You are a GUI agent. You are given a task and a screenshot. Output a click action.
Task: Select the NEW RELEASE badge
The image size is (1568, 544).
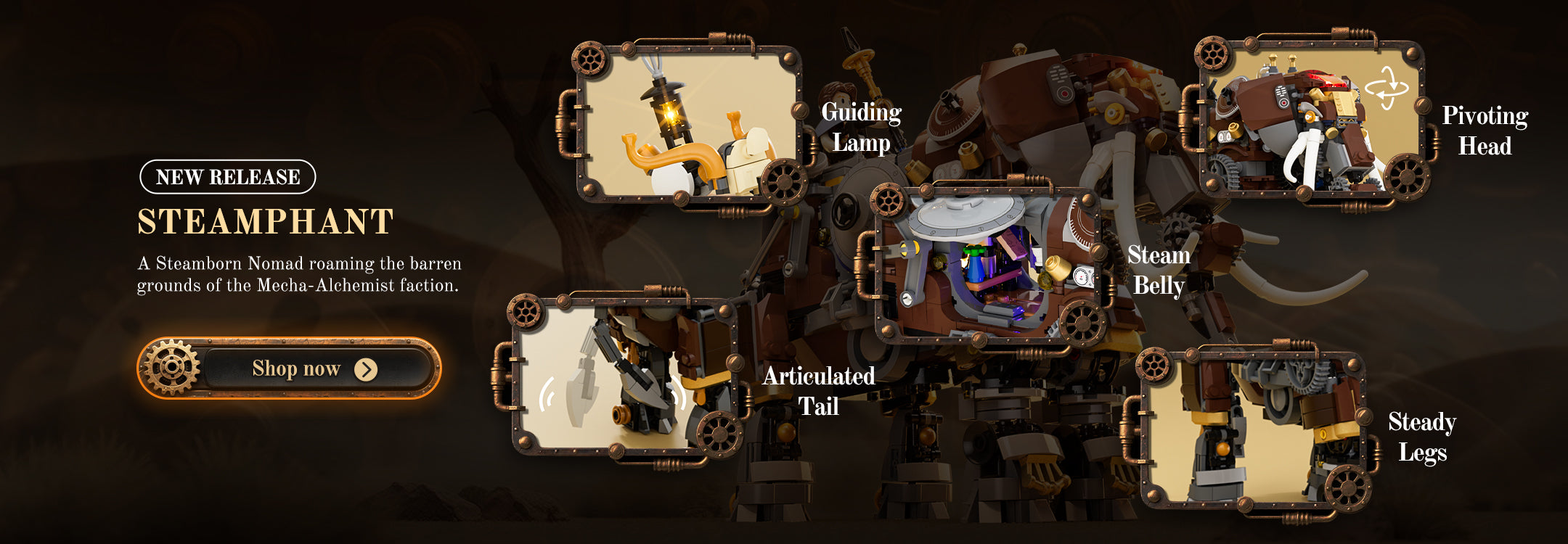tap(228, 177)
